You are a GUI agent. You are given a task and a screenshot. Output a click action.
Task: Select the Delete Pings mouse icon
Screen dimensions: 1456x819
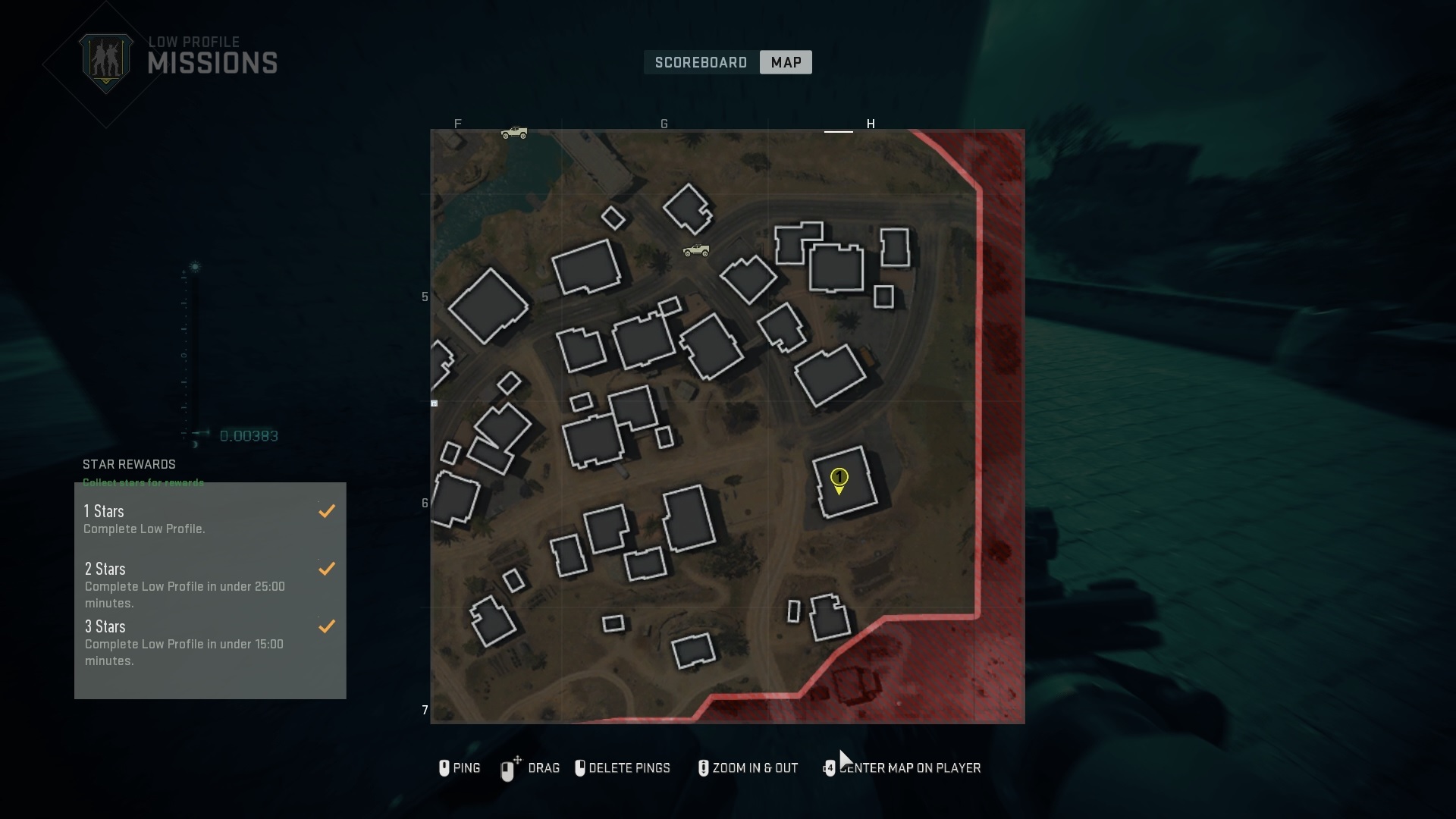click(581, 768)
